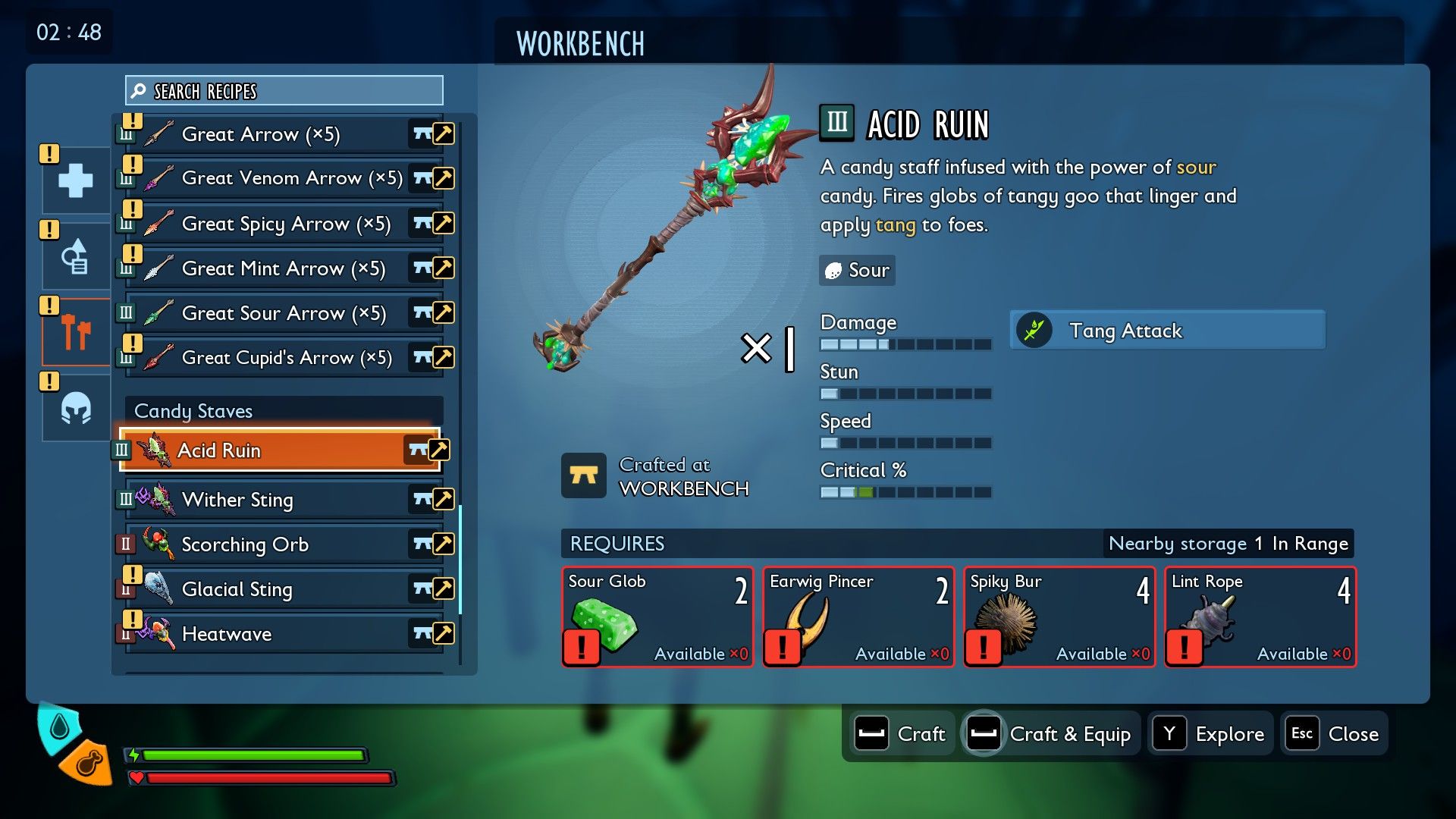Click the Search Recipes field
This screenshot has width=1456, height=819.
coord(284,91)
